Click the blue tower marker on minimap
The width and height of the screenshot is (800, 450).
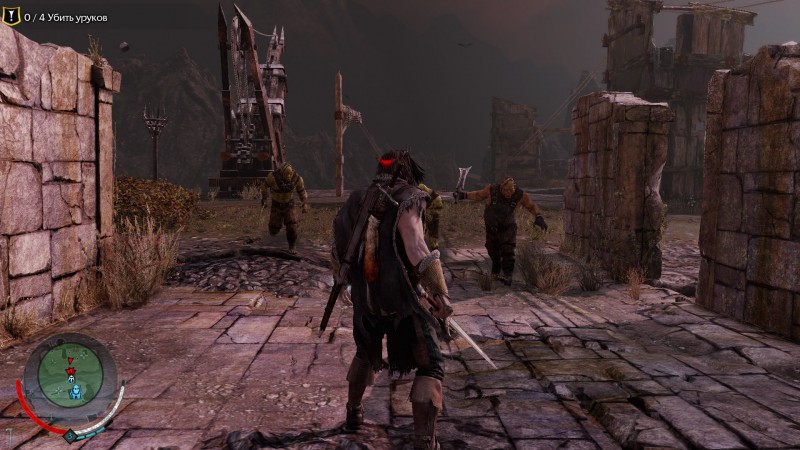(x=73, y=393)
